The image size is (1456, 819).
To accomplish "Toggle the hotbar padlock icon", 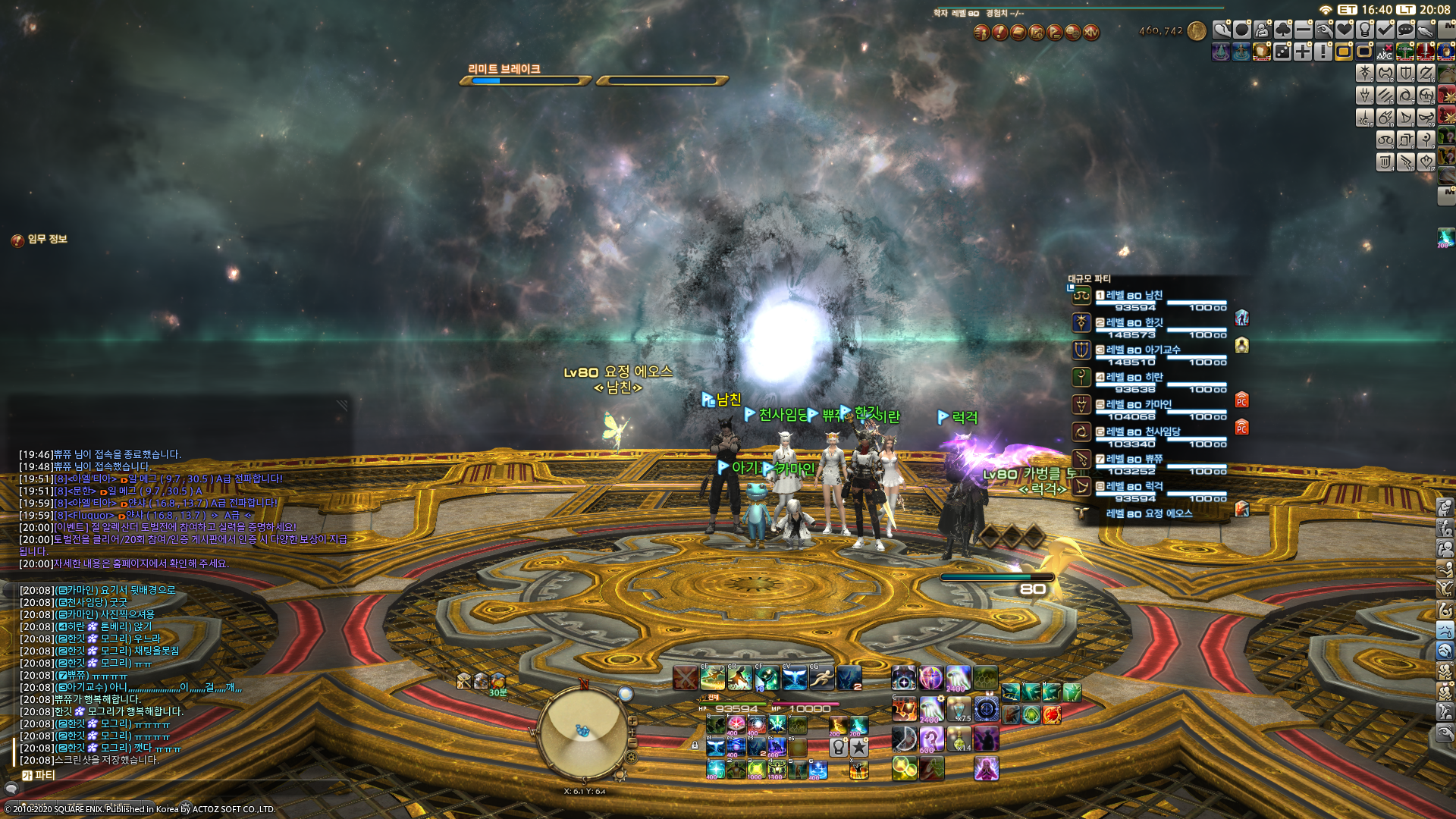I will point(695,745).
